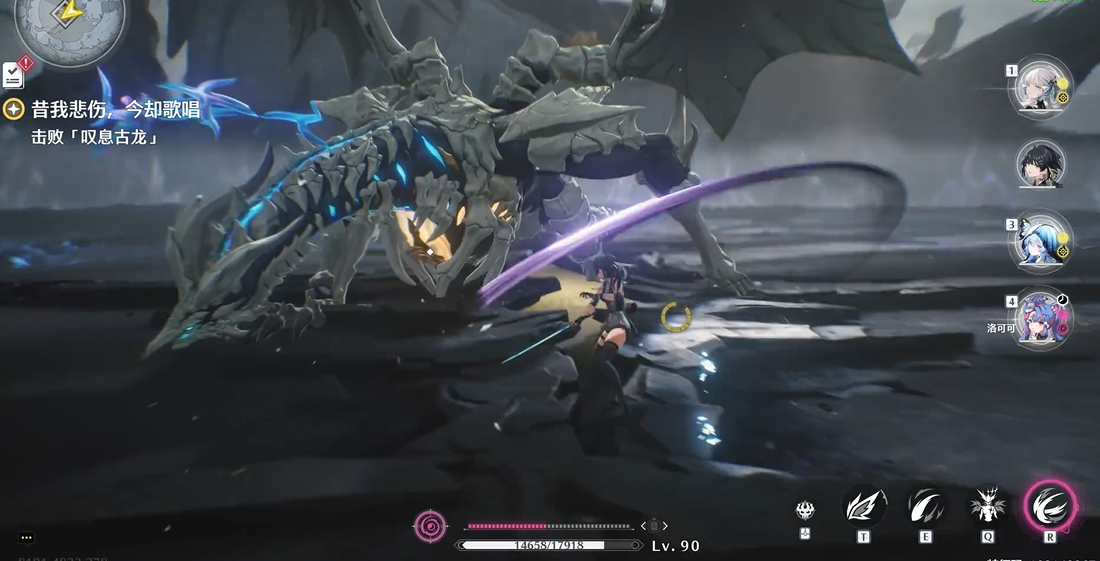Switch to the blue-haired character in slot 3

[1038, 241]
